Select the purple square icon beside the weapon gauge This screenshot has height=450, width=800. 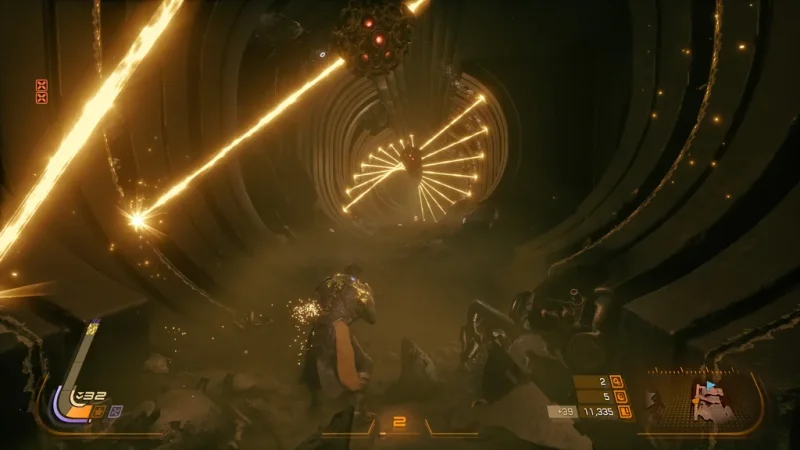pos(116,410)
